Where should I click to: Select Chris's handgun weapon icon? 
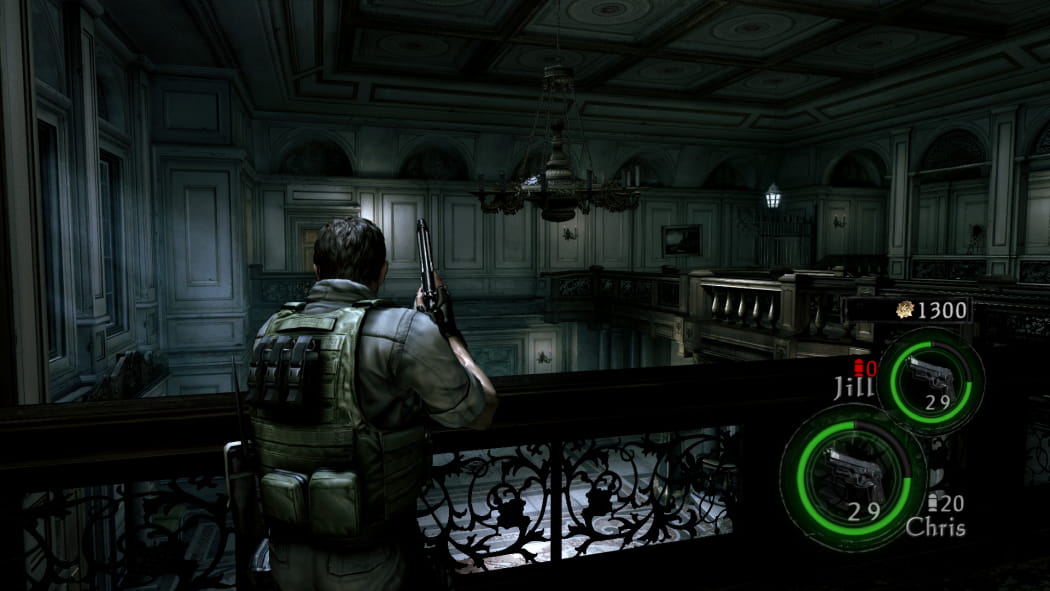pyautogui.click(x=852, y=472)
